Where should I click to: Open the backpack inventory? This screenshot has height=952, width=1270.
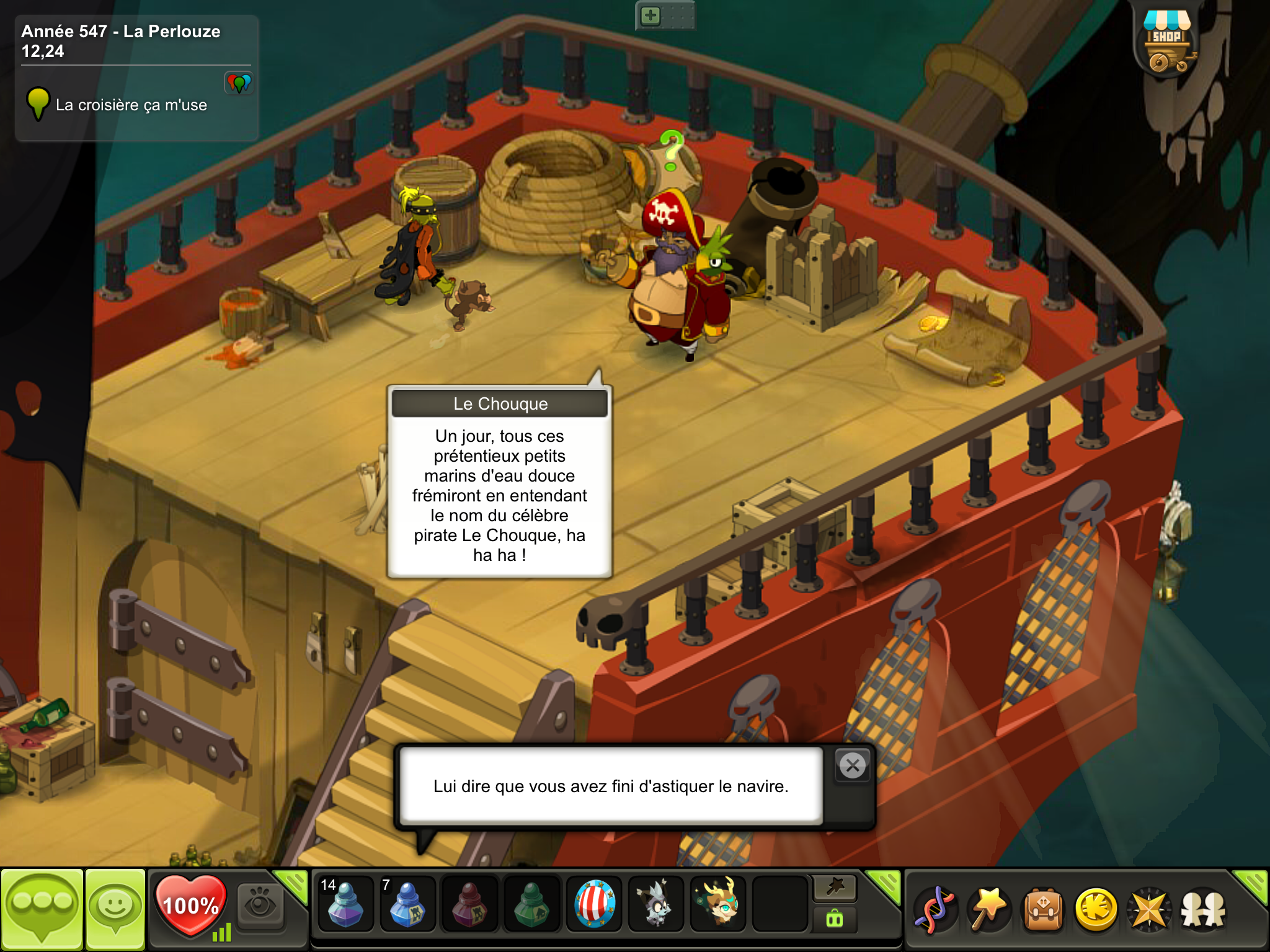coord(1043,909)
